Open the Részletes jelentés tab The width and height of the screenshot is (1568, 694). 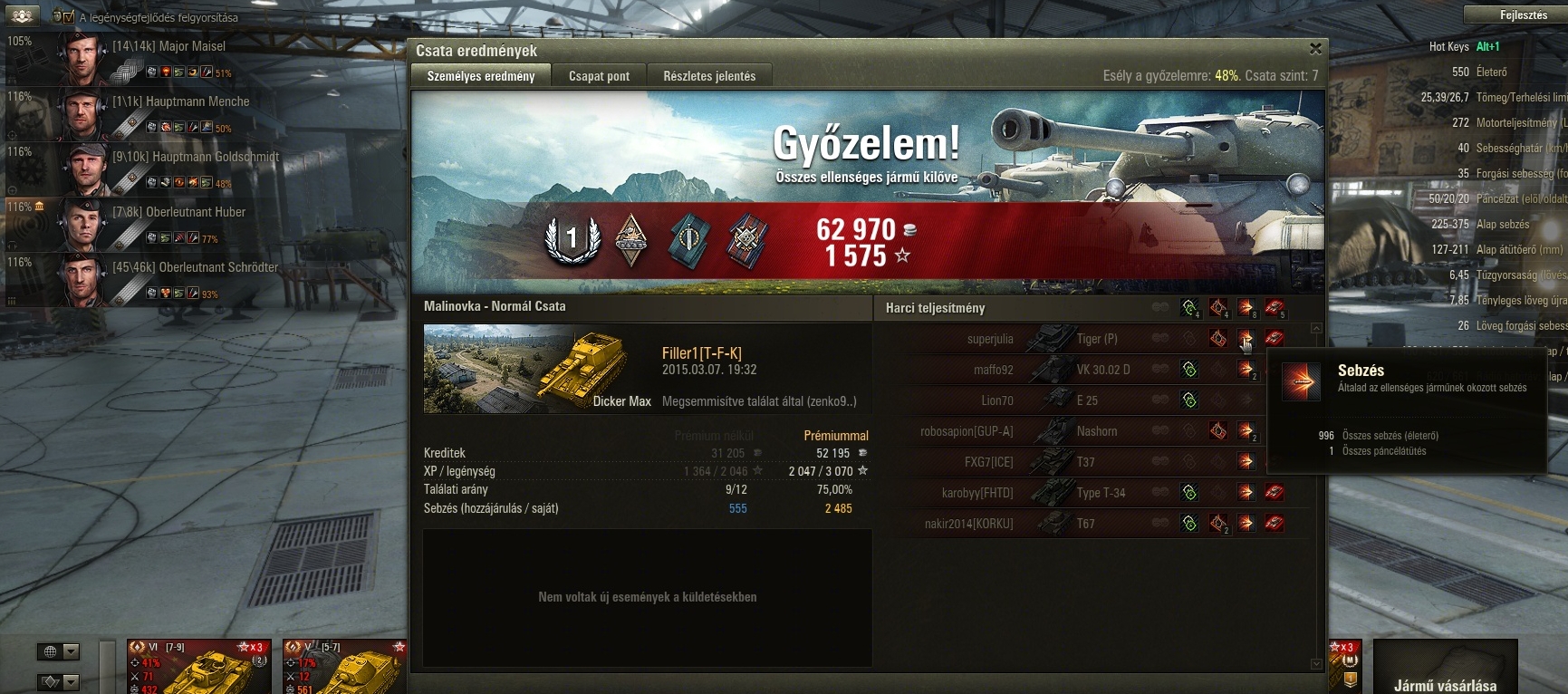click(709, 76)
